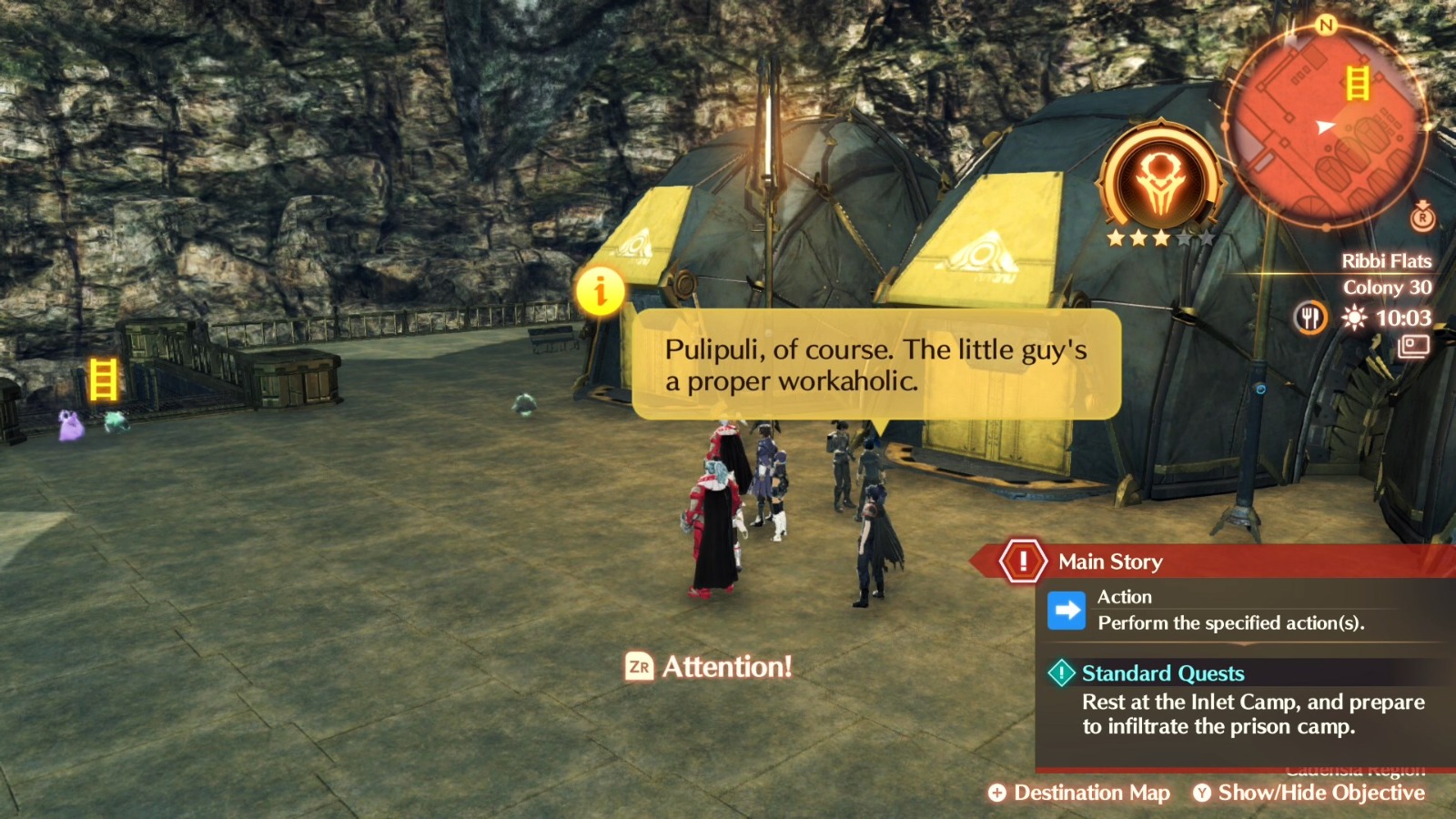This screenshot has width=1456, height=819.
Task: Click the R button icon under the minimap
Action: click(1421, 218)
